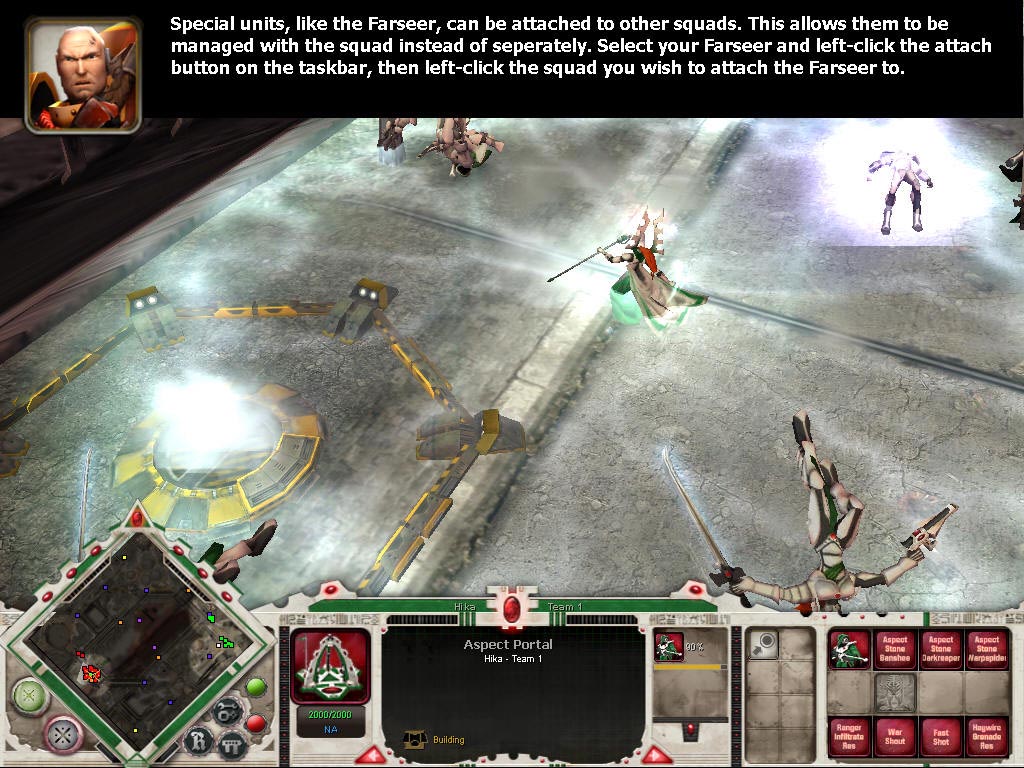Screen dimensions: 1024x768
Task: Click the queued unit production icon
Action: (668, 647)
